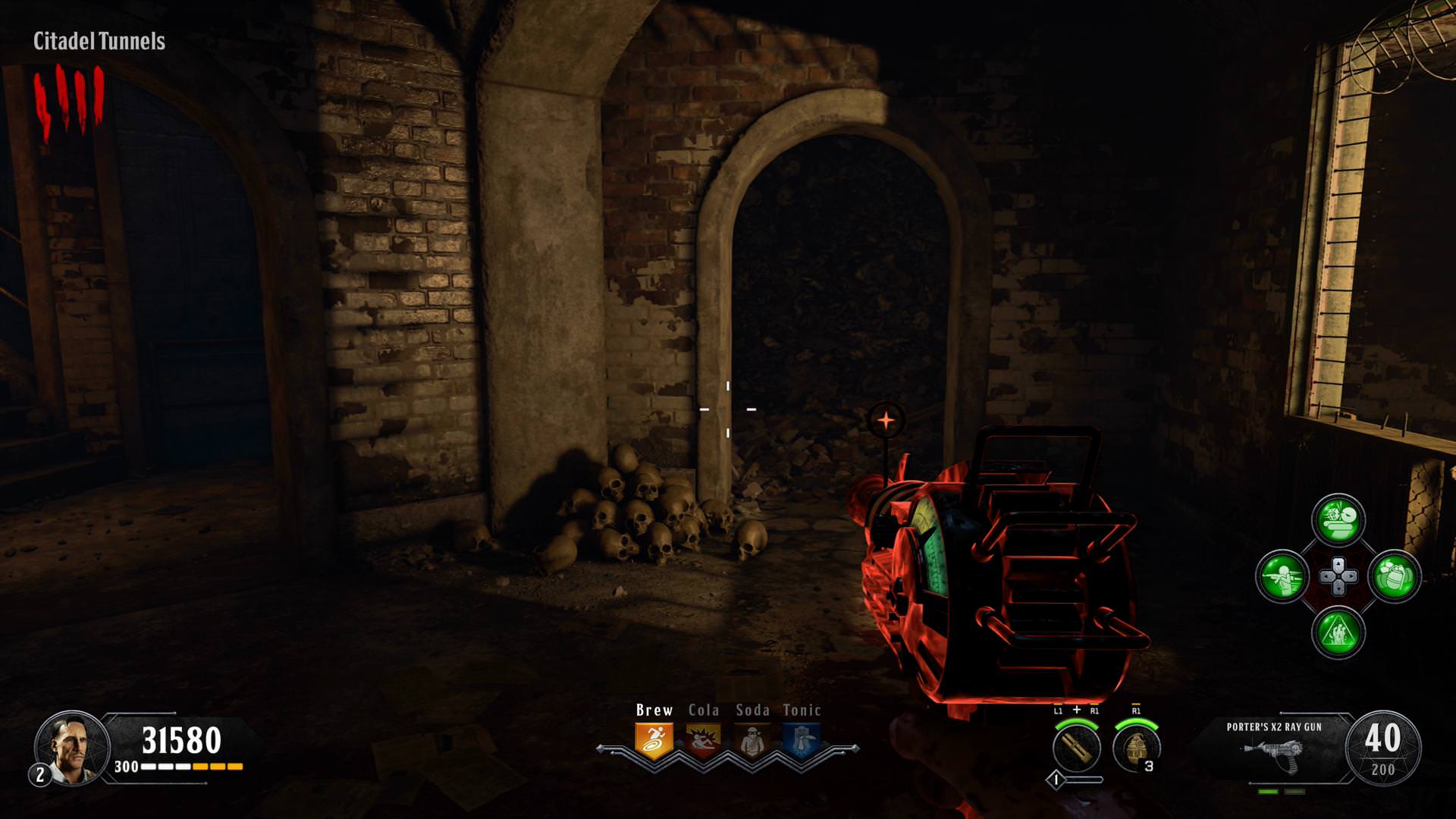Trigger the zombie hand warning-triangle elixir

click(x=1338, y=632)
